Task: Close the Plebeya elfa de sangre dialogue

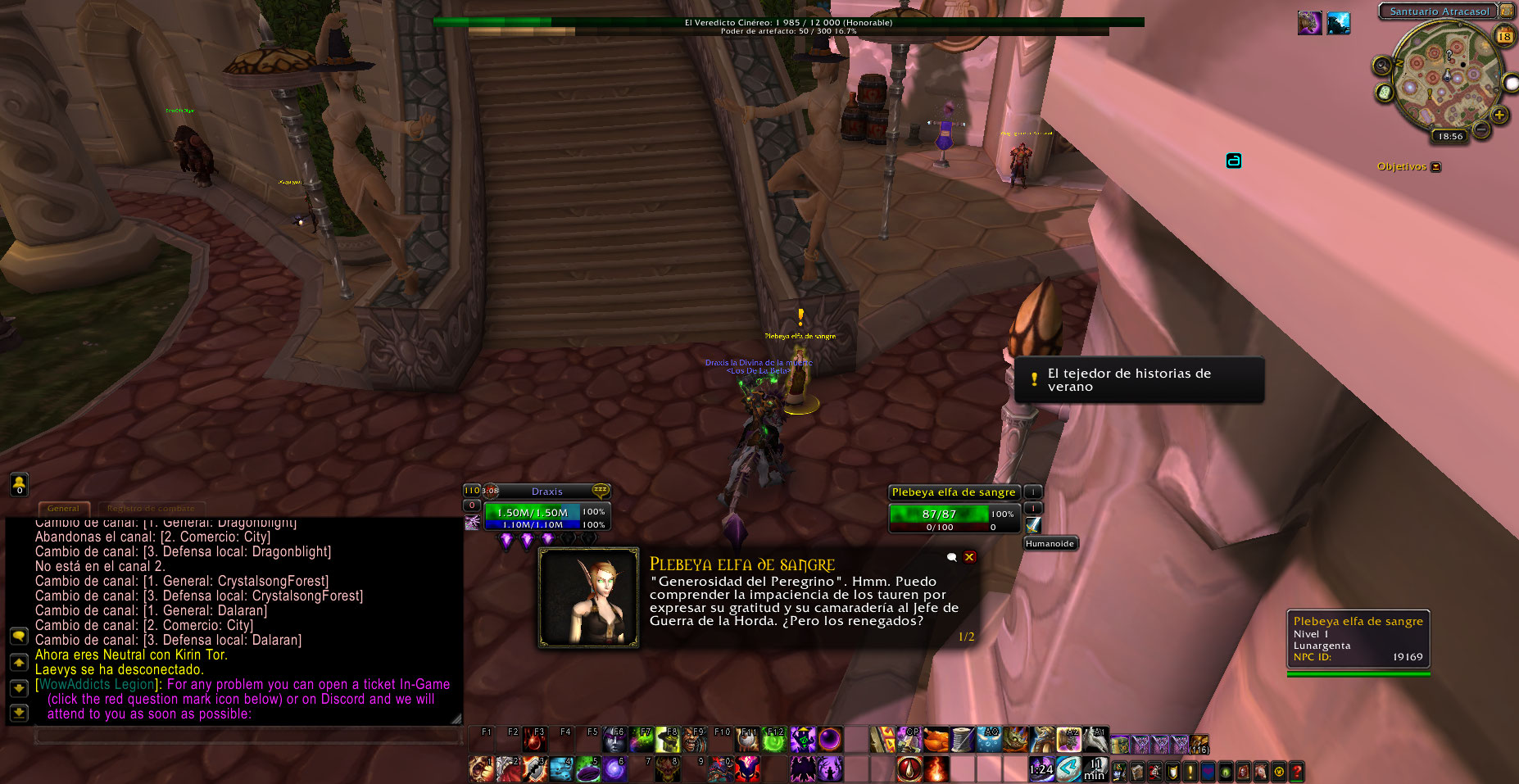Action: [969, 557]
